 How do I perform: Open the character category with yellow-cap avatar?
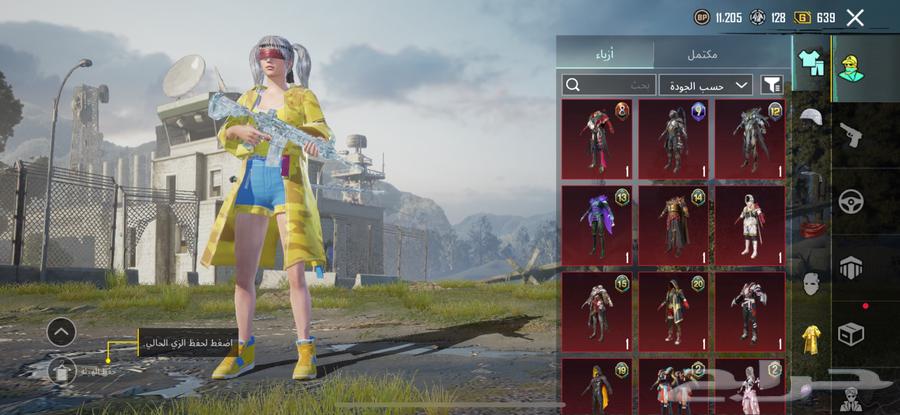pos(851,69)
